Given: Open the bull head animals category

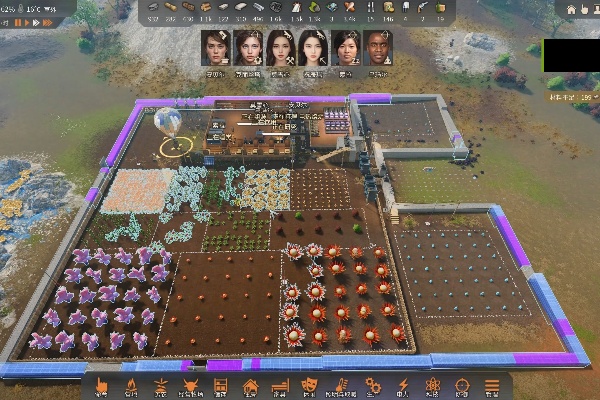Looking at the screenshot, I should tap(190, 385).
